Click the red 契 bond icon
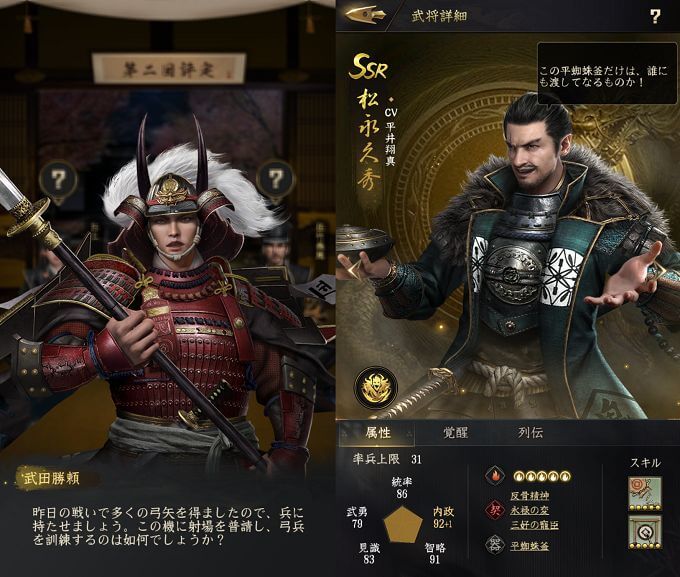The width and height of the screenshot is (680, 577). click(494, 509)
